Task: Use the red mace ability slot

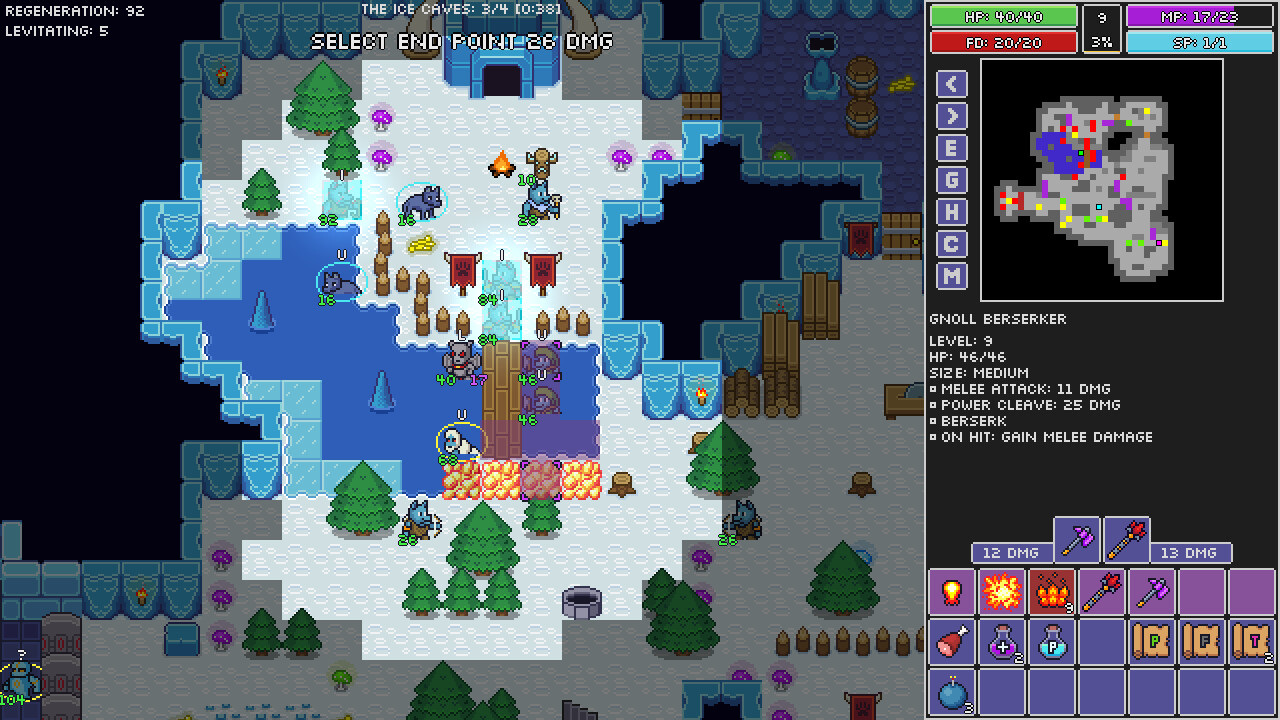Action: [1102, 592]
